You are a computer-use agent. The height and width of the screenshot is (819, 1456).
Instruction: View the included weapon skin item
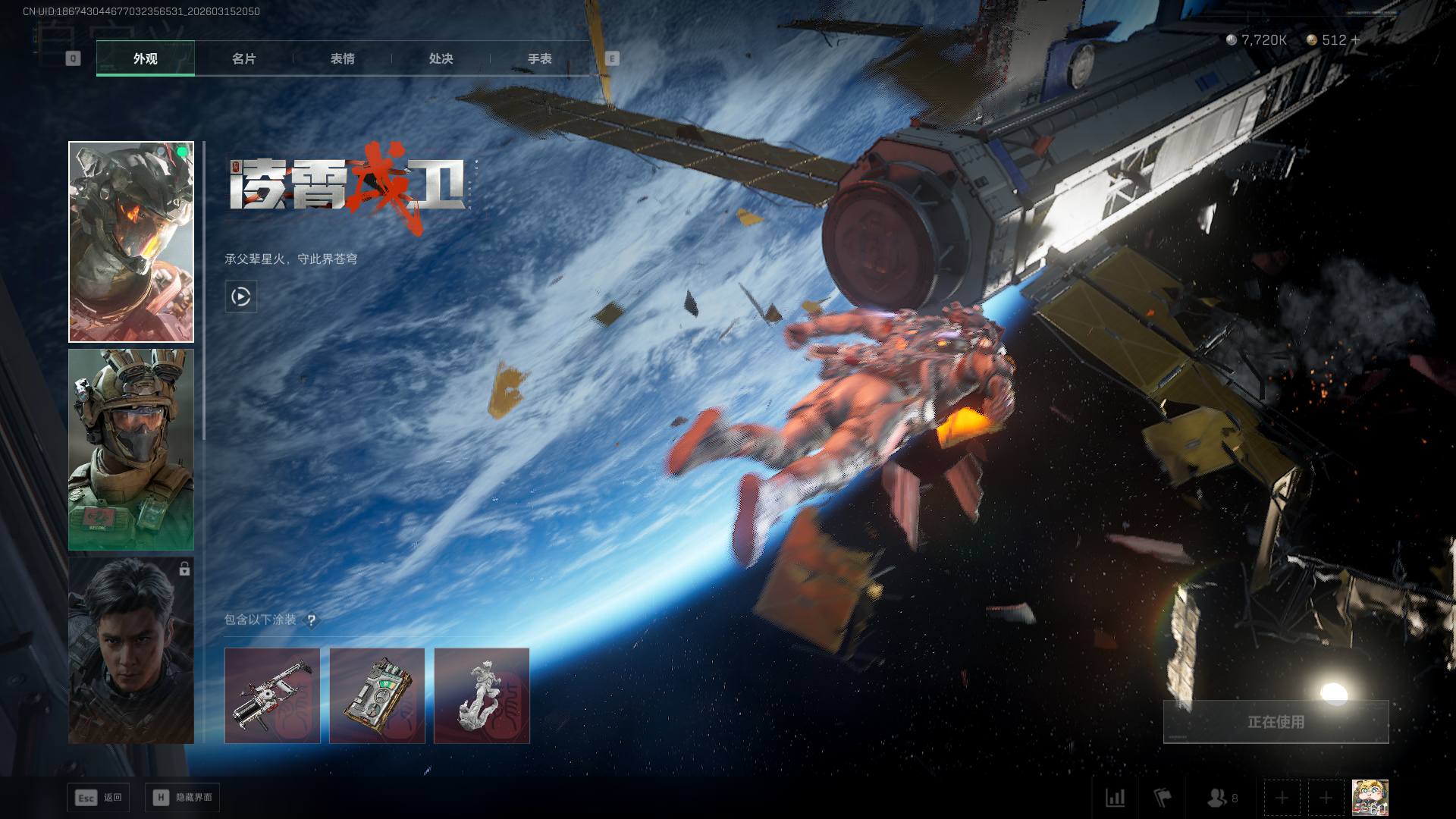272,695
